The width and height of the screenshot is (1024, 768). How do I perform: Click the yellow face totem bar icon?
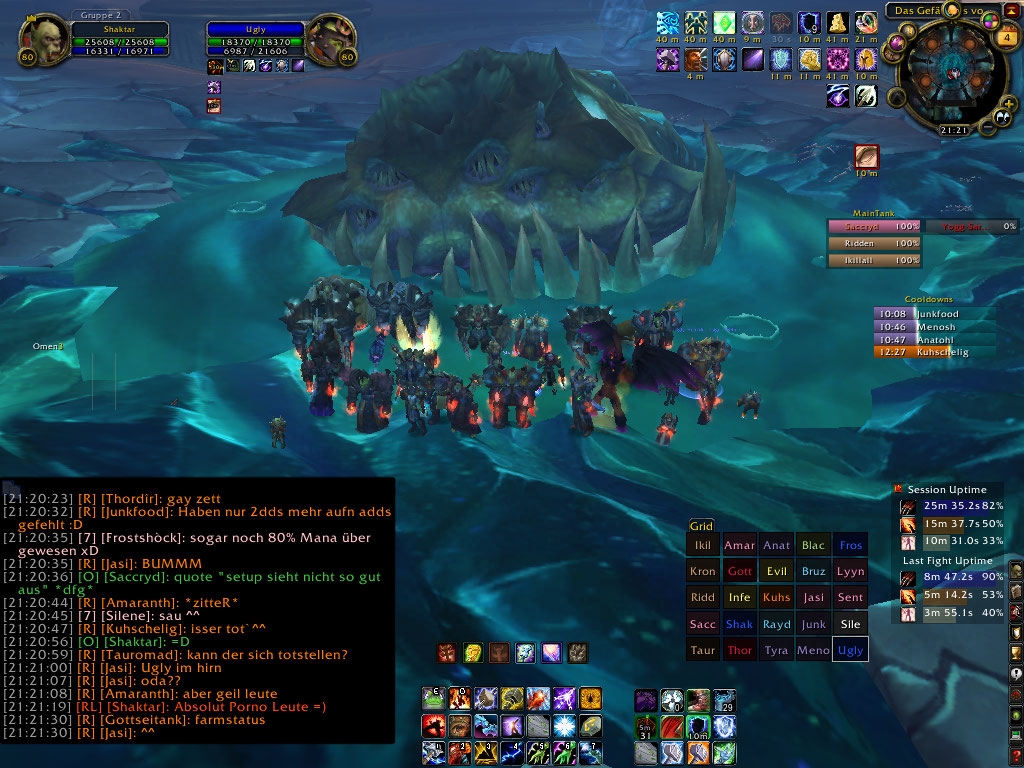pyautogui.click(x=473, y=654)
